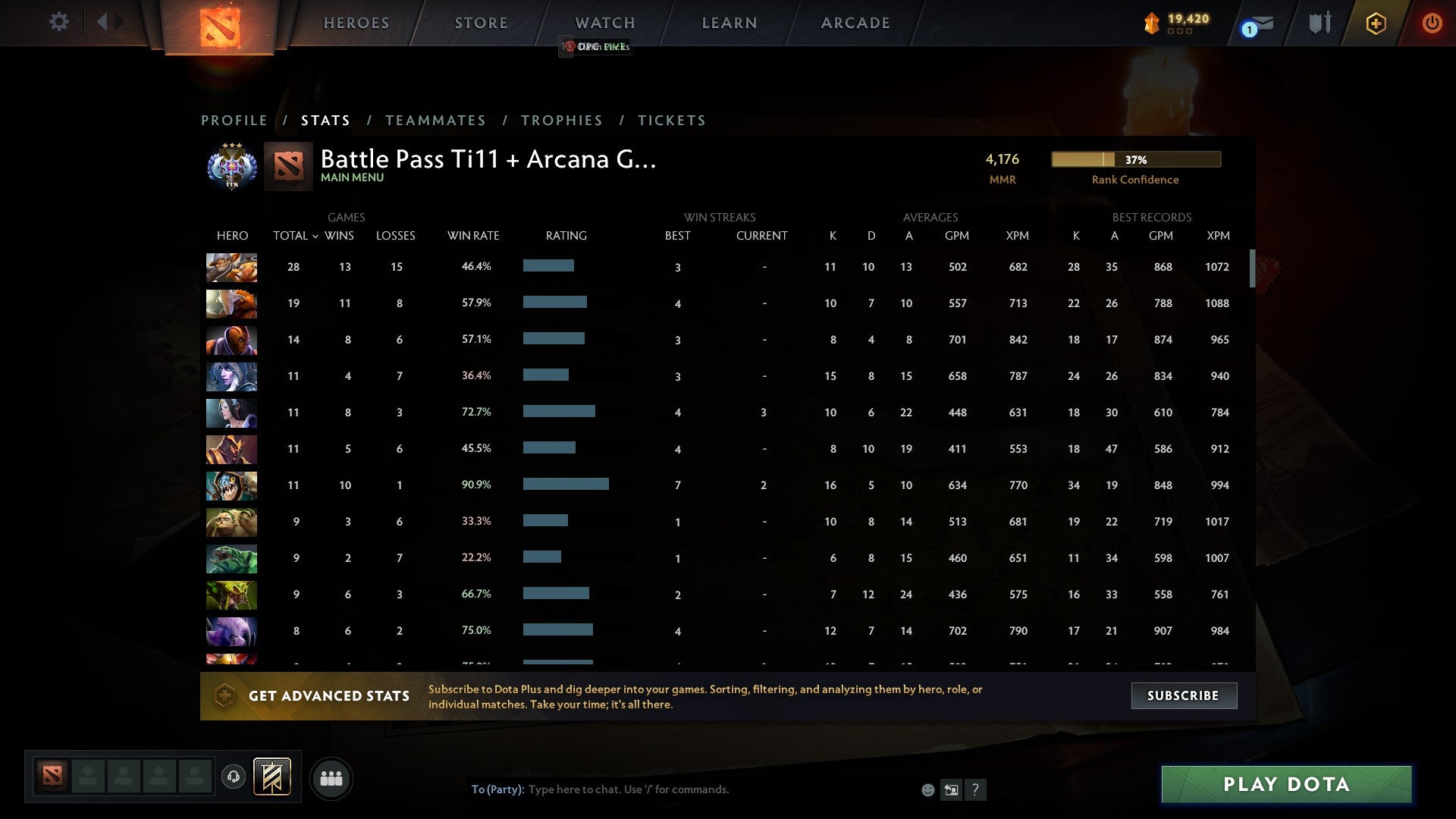The image size is (1456, 819).
Task: Open the TROPHIES tab
Action: click(562, 120)
